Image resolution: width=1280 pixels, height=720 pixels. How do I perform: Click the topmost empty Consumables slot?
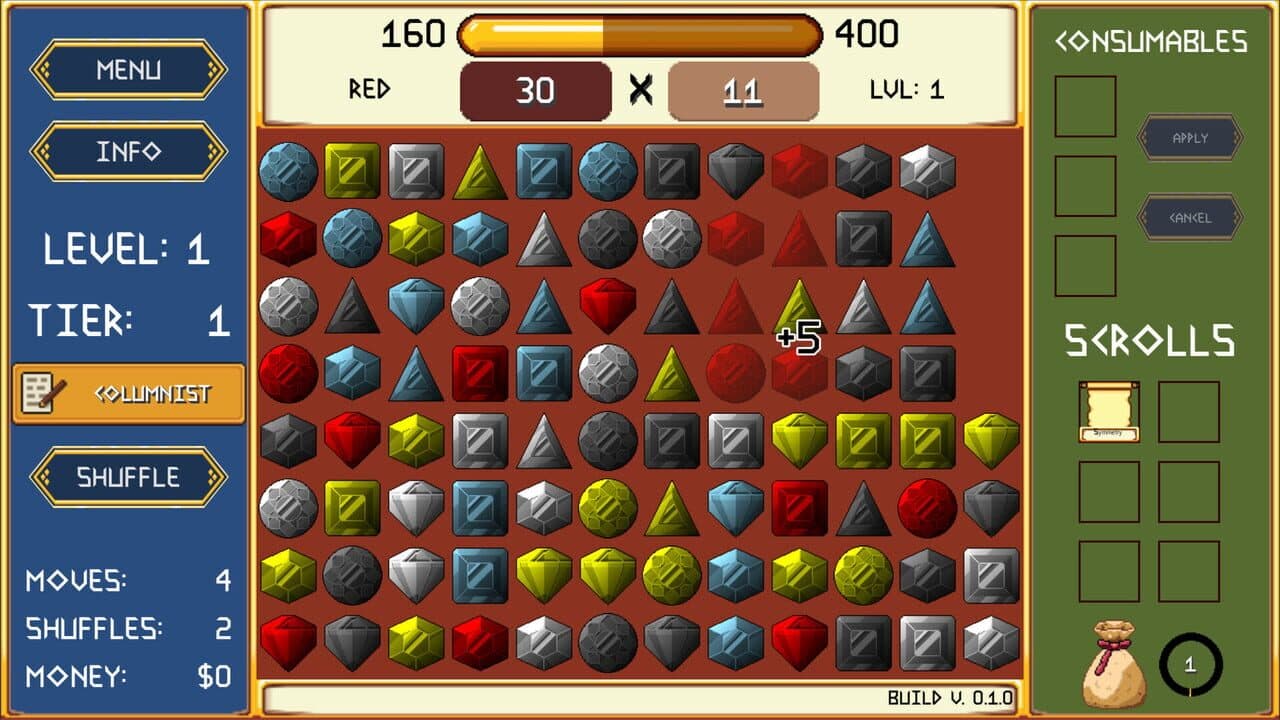click(x=1085, y=105)
